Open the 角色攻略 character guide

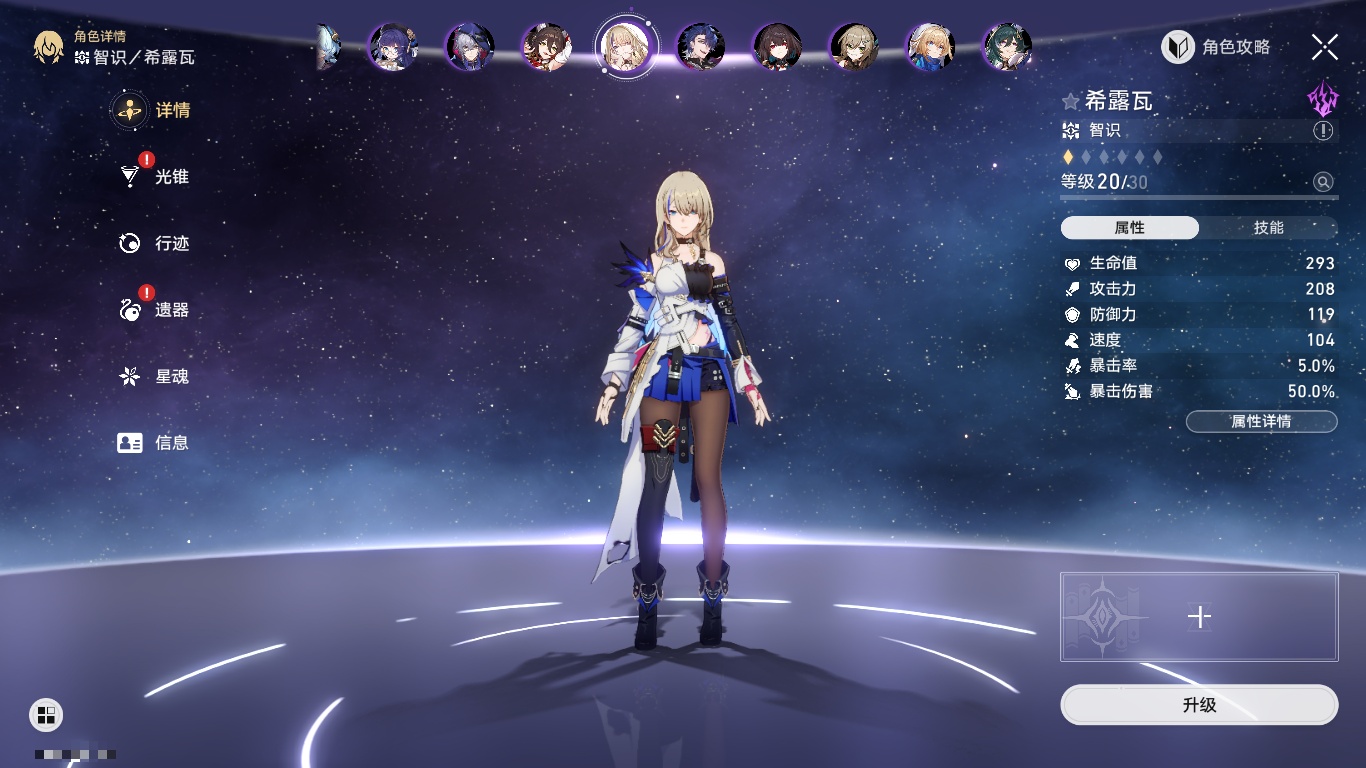click(1217, 47)
